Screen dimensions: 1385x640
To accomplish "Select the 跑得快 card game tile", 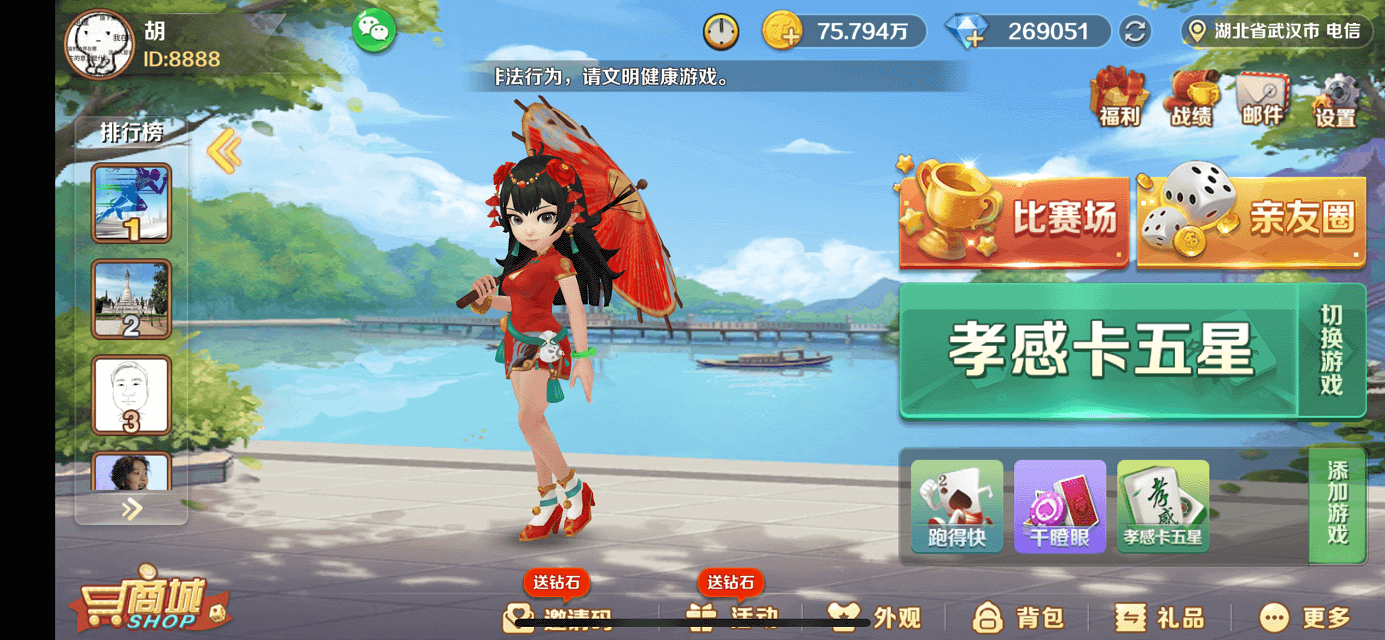I will pyautogui.click(x=957, y=506).
